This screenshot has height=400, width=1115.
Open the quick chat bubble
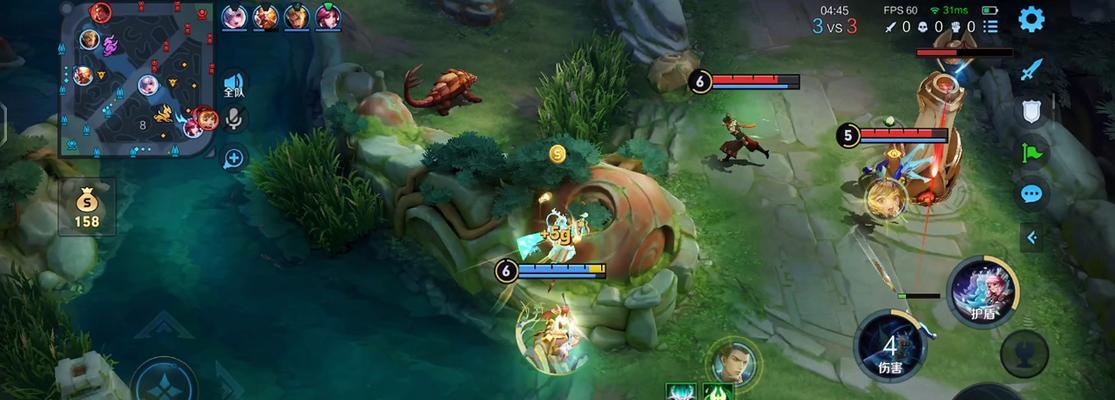pos(1031,194)
